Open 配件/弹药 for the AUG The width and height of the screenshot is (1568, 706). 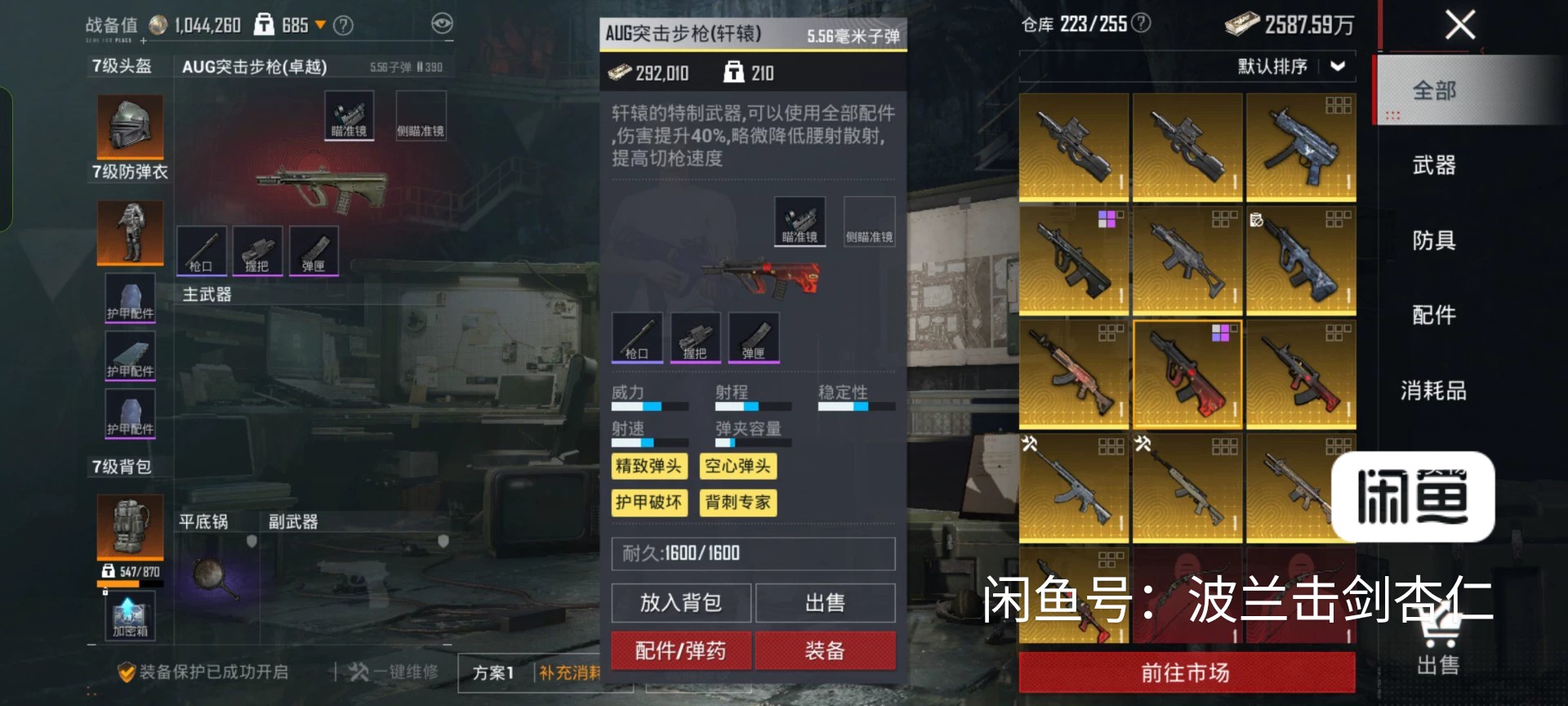tap(680, 650)
